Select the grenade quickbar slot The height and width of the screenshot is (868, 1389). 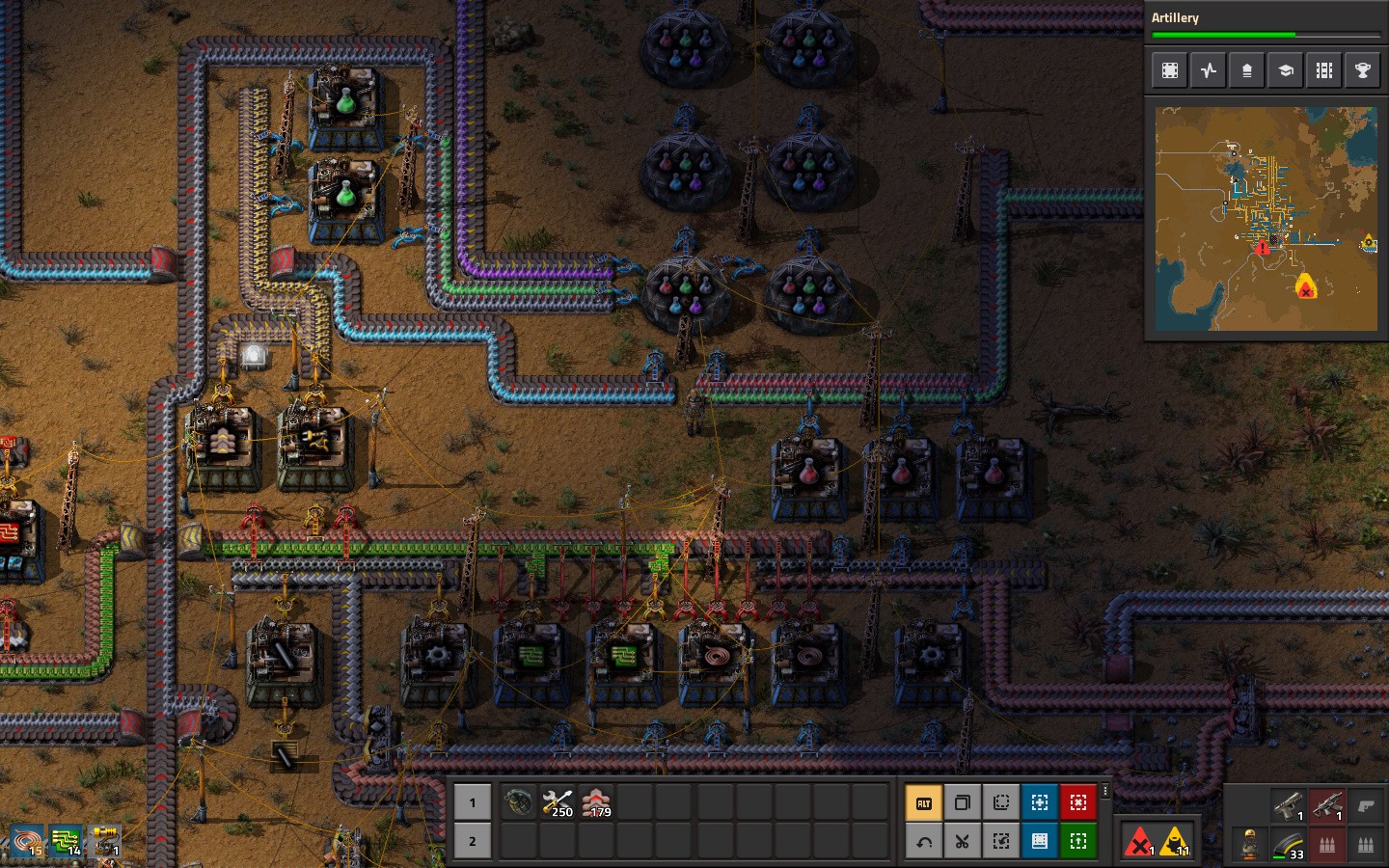(x=518, y=802)
